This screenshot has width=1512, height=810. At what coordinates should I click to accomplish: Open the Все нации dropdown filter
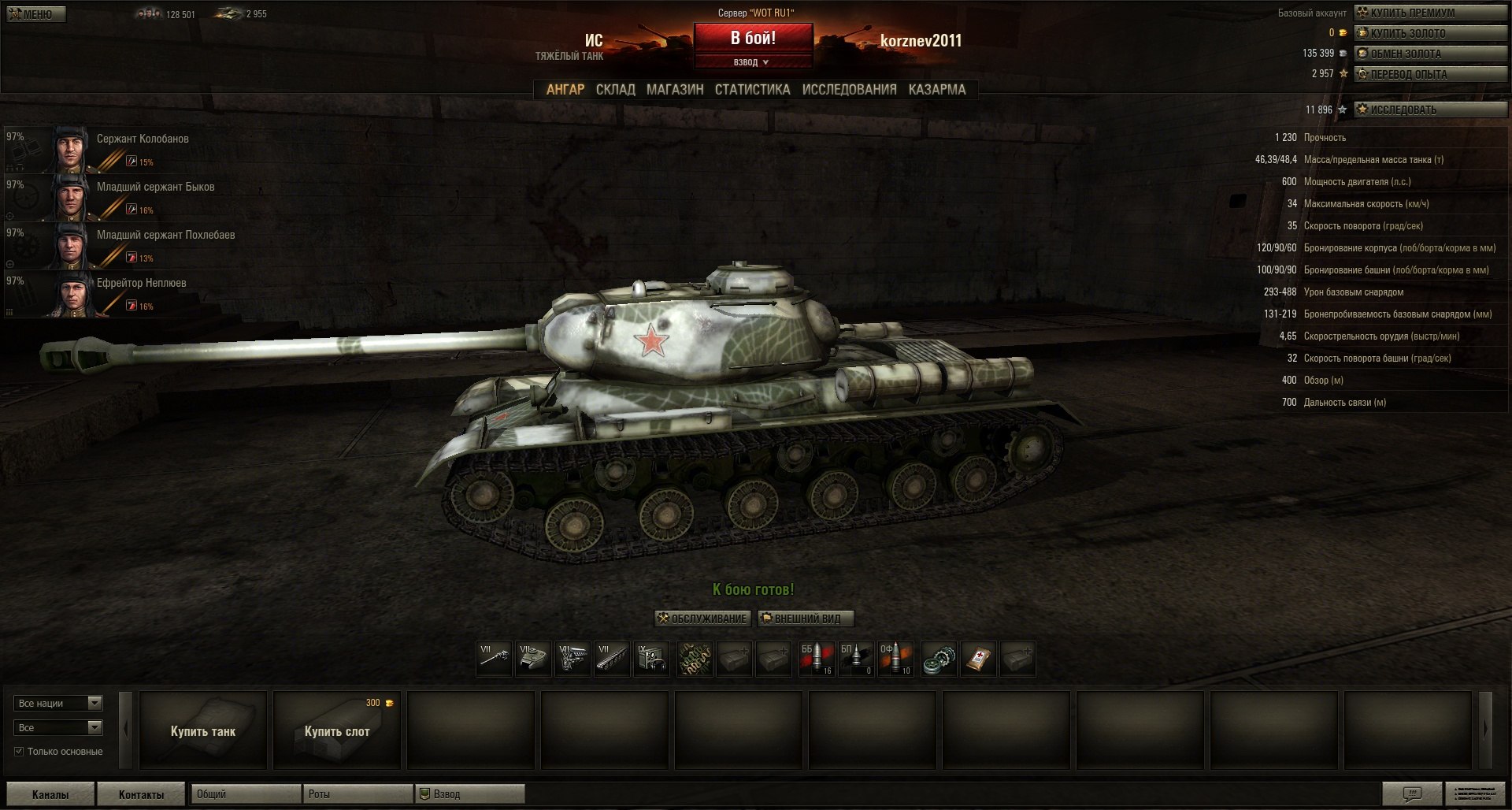[x=58, y=703]
